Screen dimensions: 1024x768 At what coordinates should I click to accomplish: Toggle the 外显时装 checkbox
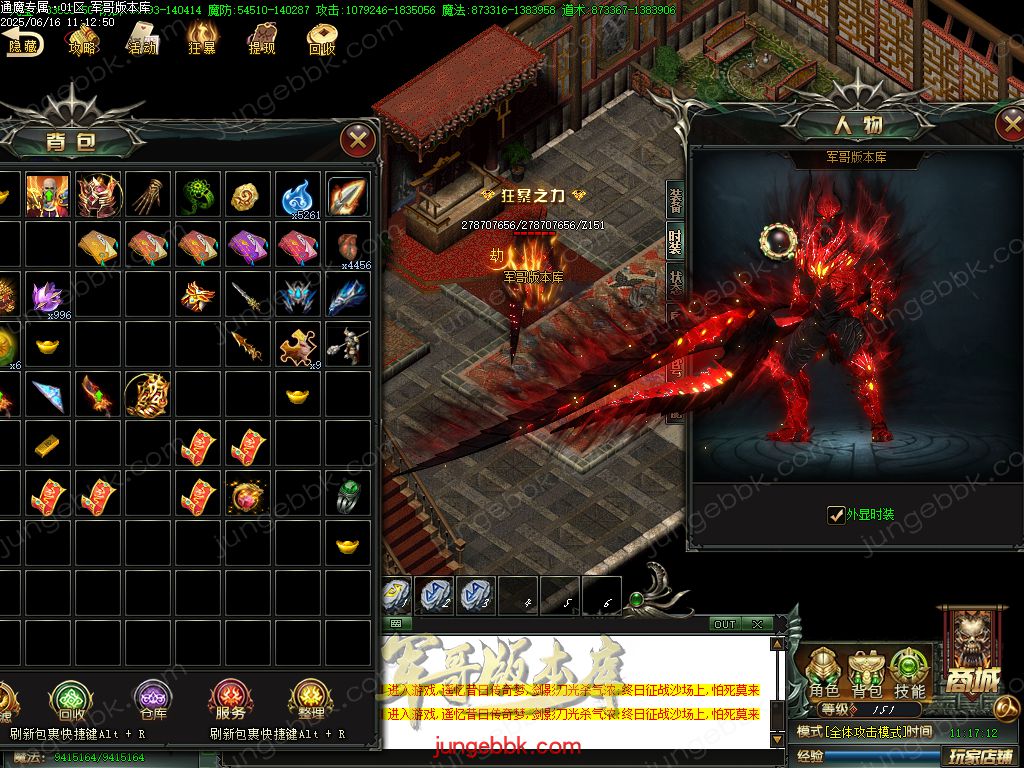836,515
